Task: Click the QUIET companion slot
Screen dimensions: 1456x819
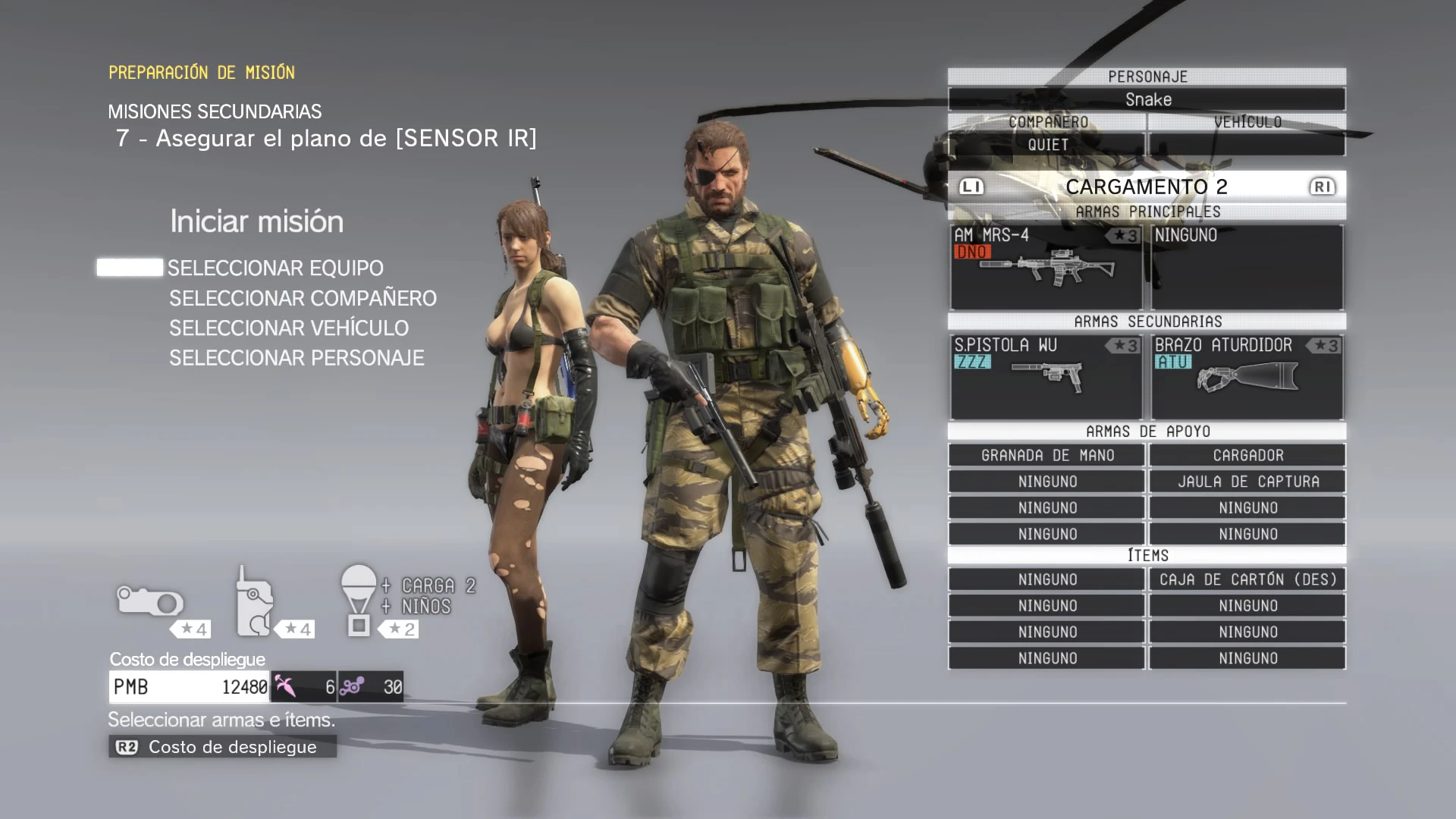Action: (x=1047, y=145)
